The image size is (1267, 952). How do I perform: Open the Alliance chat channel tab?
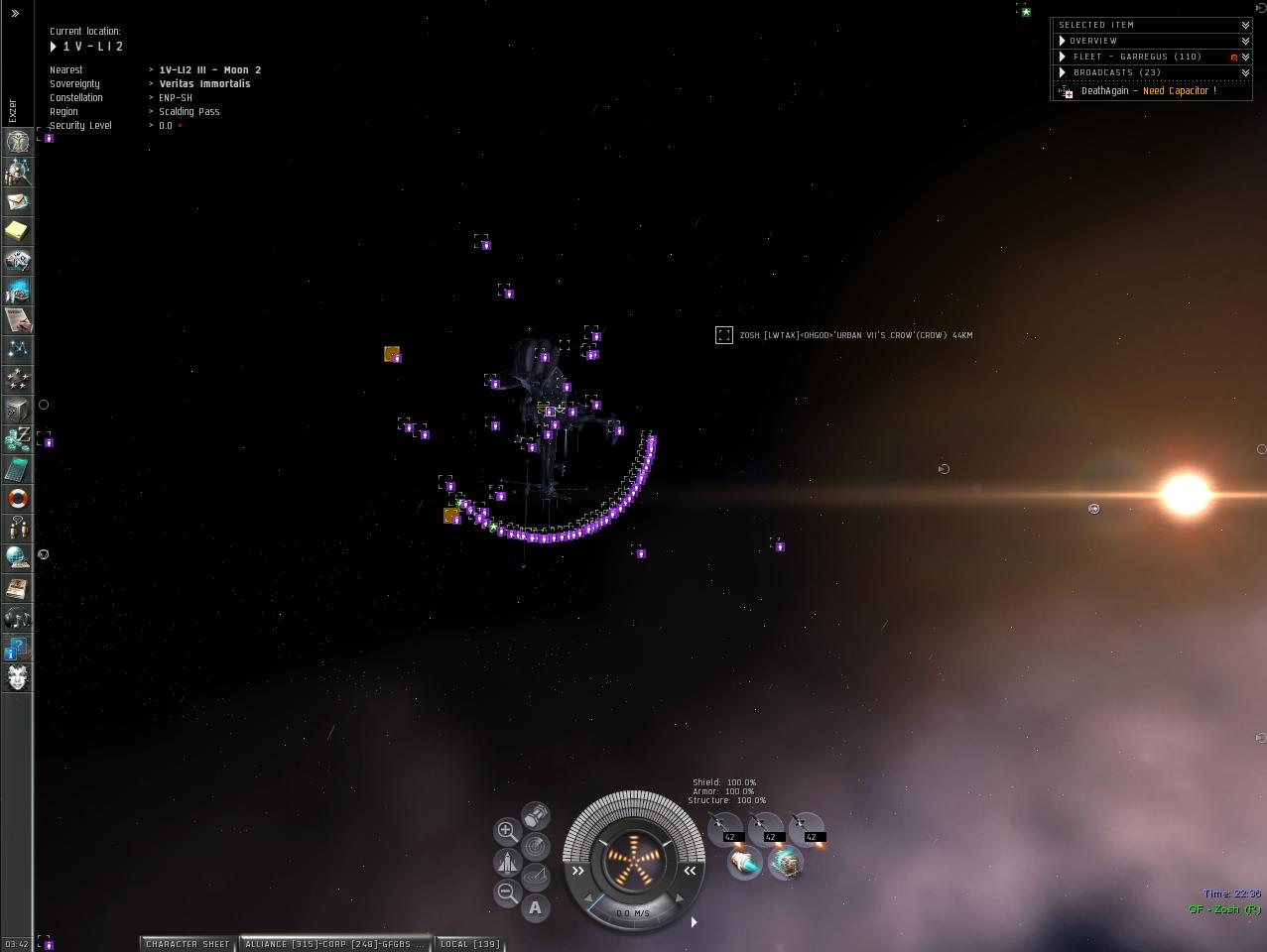(335, 944)
